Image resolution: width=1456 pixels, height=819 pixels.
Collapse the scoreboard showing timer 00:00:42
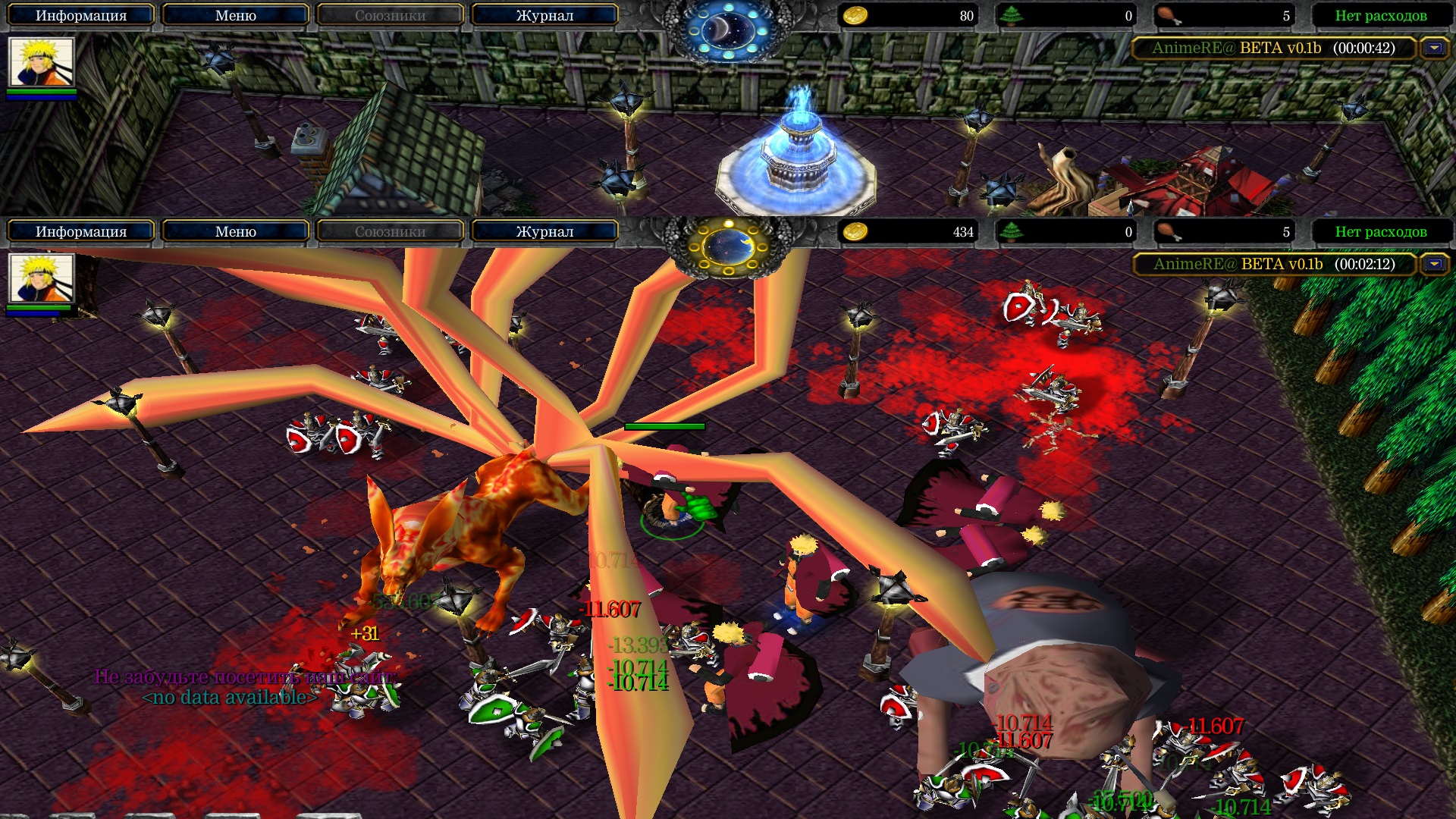pos(1433,48)
